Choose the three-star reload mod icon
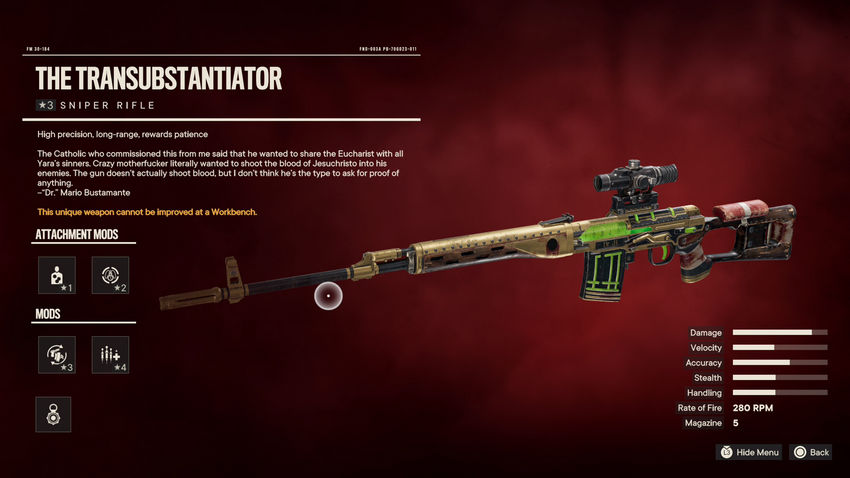850x478 pixels. pyautogui.click(x=56, y=355)
